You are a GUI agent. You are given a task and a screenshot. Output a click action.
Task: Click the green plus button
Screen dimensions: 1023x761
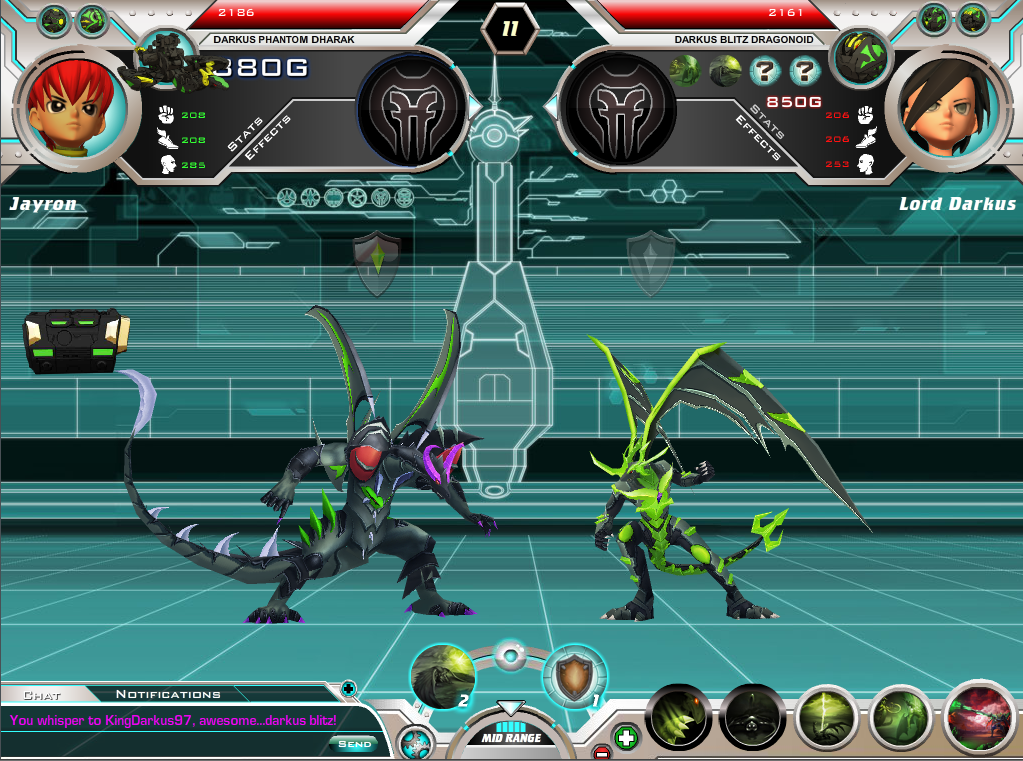[626, 738]
